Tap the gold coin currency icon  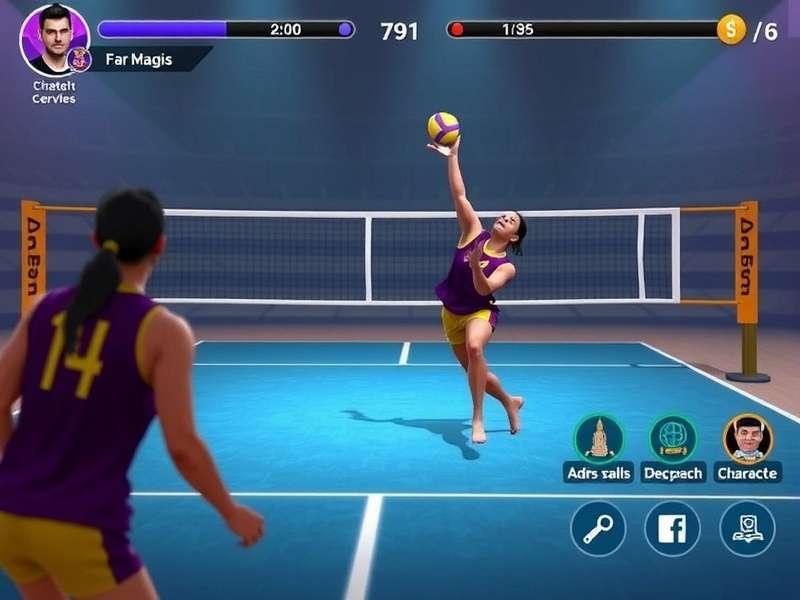731,30
